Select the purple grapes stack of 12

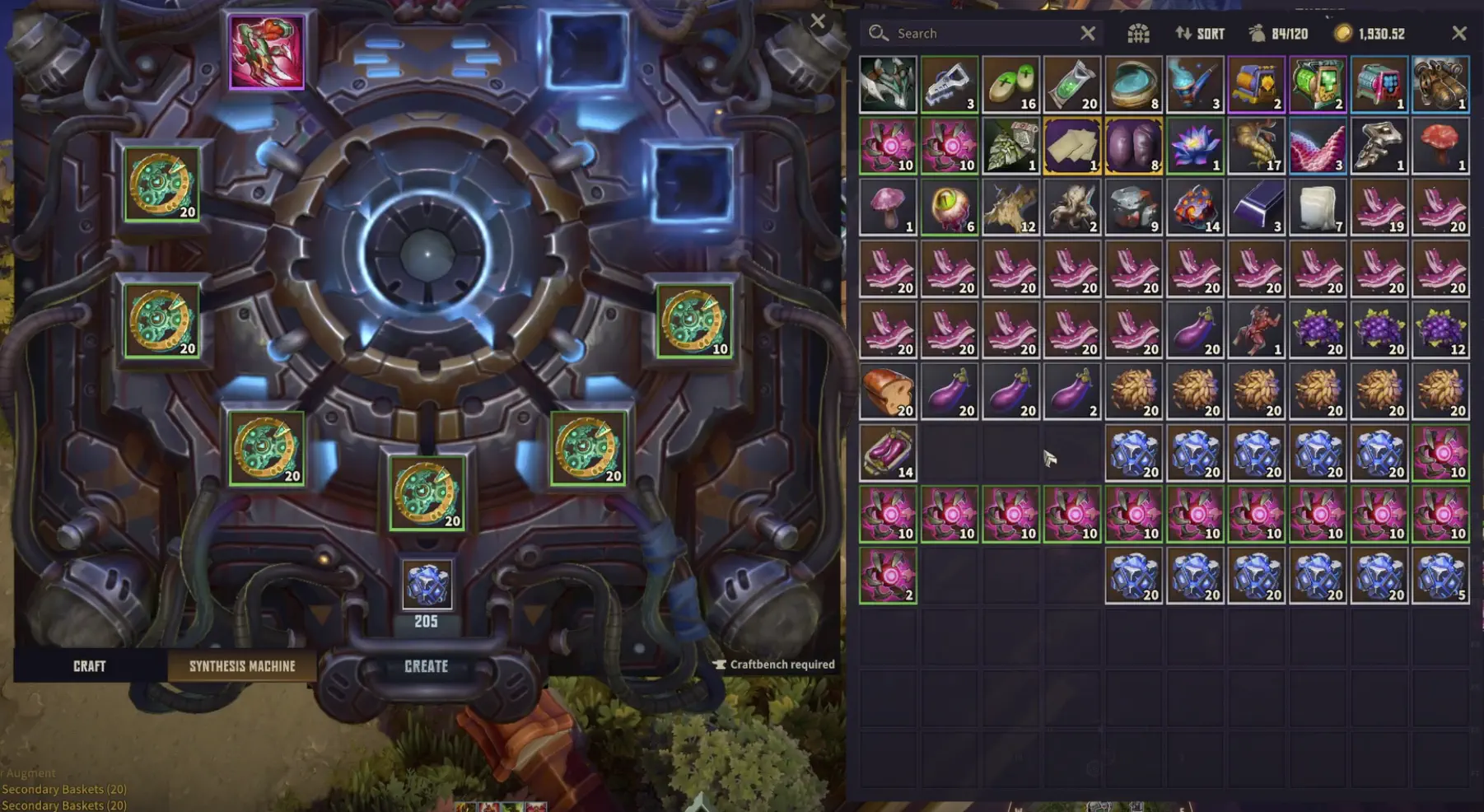[1440, 328]
